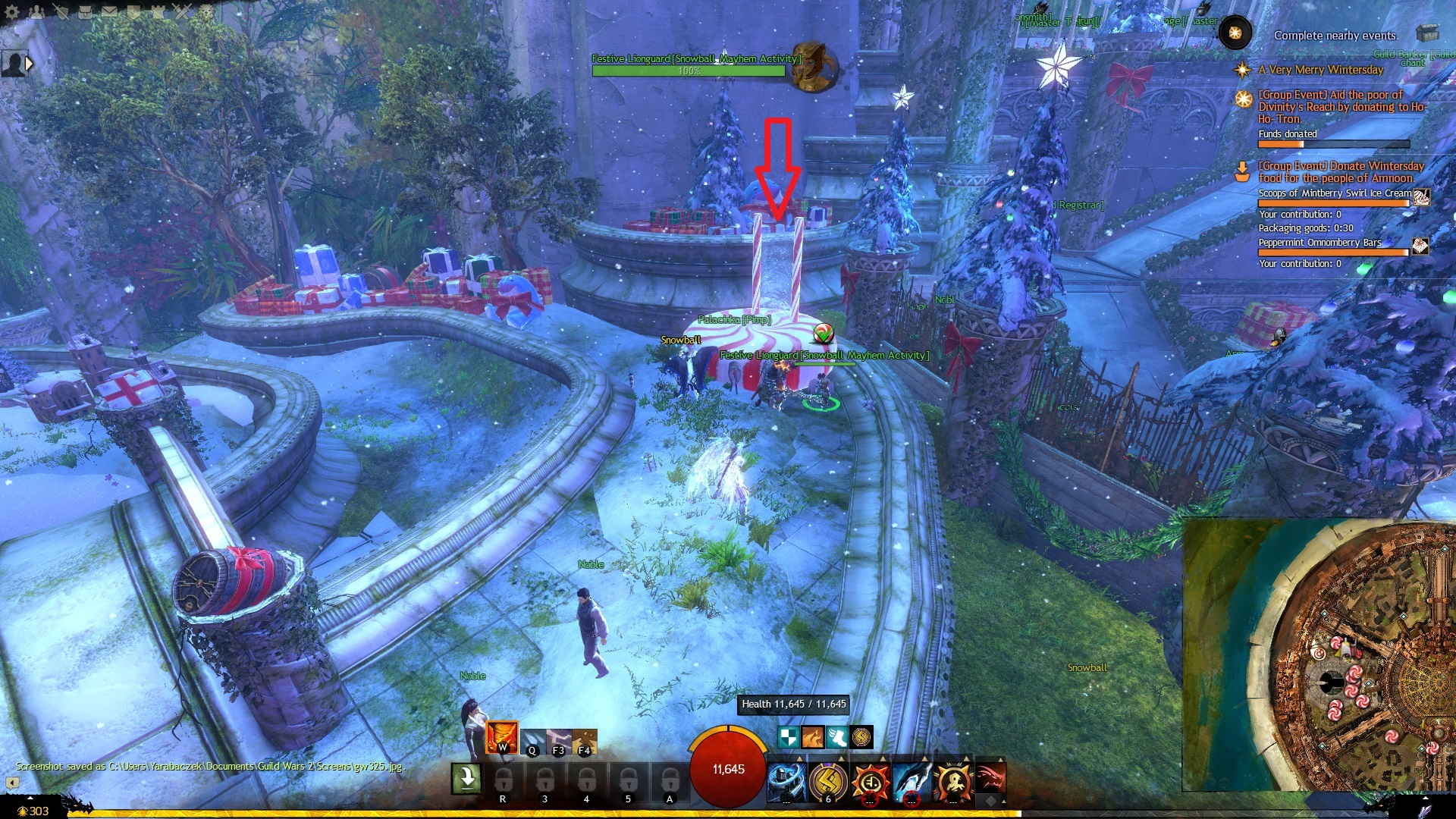Open the Black Lion Trading Post lion icon

tap(206, 11)
